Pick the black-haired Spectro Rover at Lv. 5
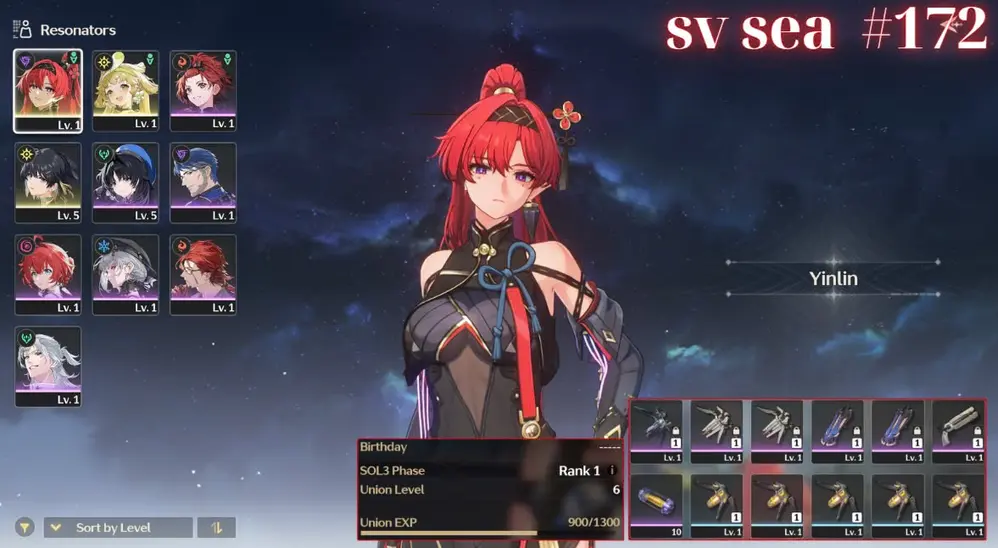 pos(48,181)
